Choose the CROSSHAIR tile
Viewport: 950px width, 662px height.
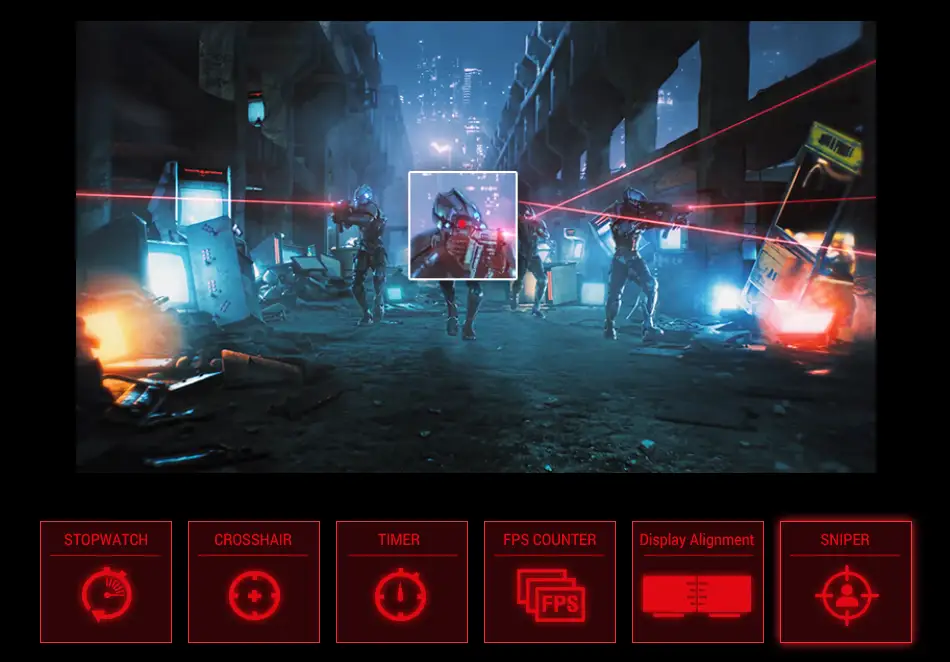[x=254, y=581]
